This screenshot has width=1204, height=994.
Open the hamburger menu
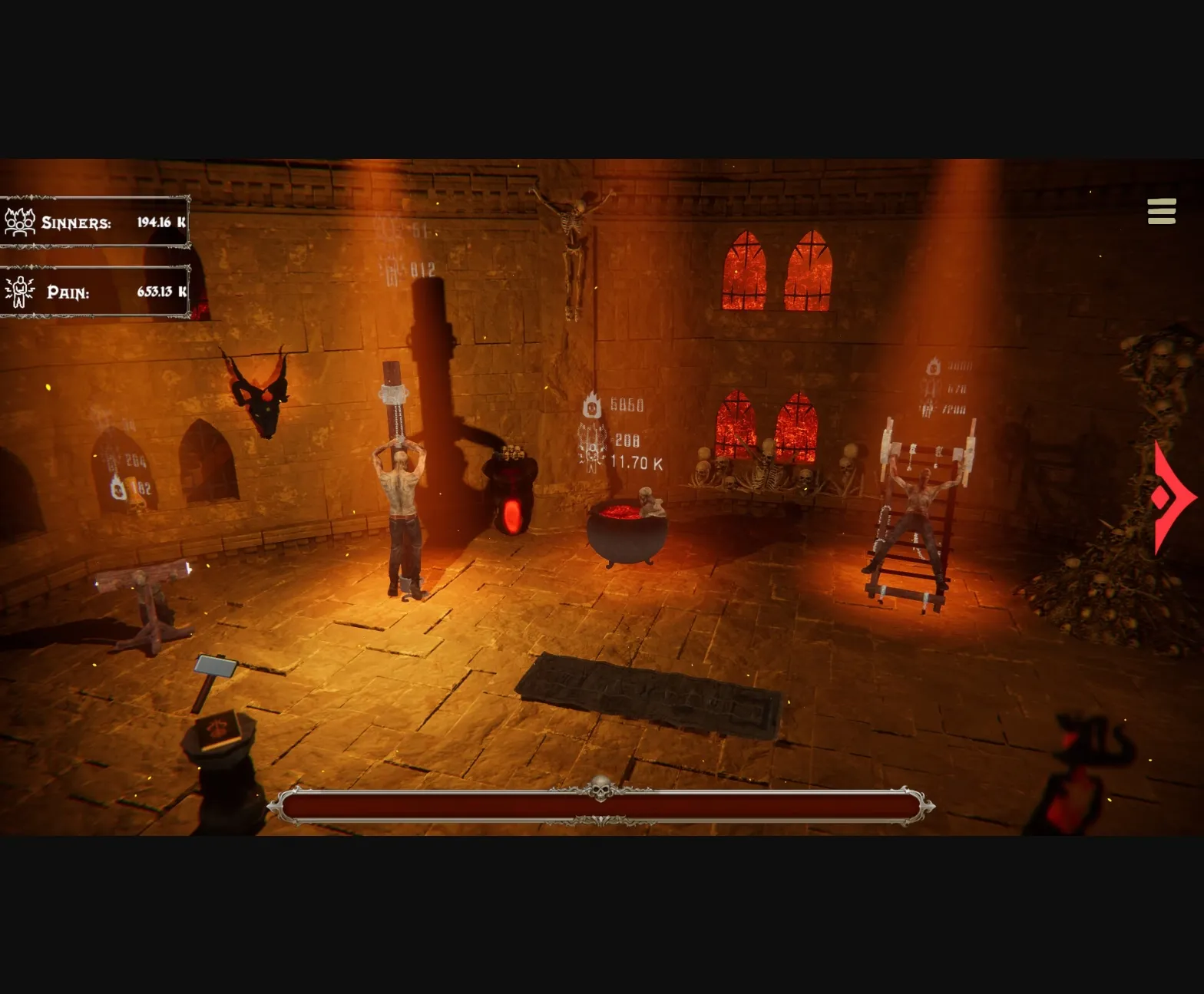click(x=1162, y=212)
